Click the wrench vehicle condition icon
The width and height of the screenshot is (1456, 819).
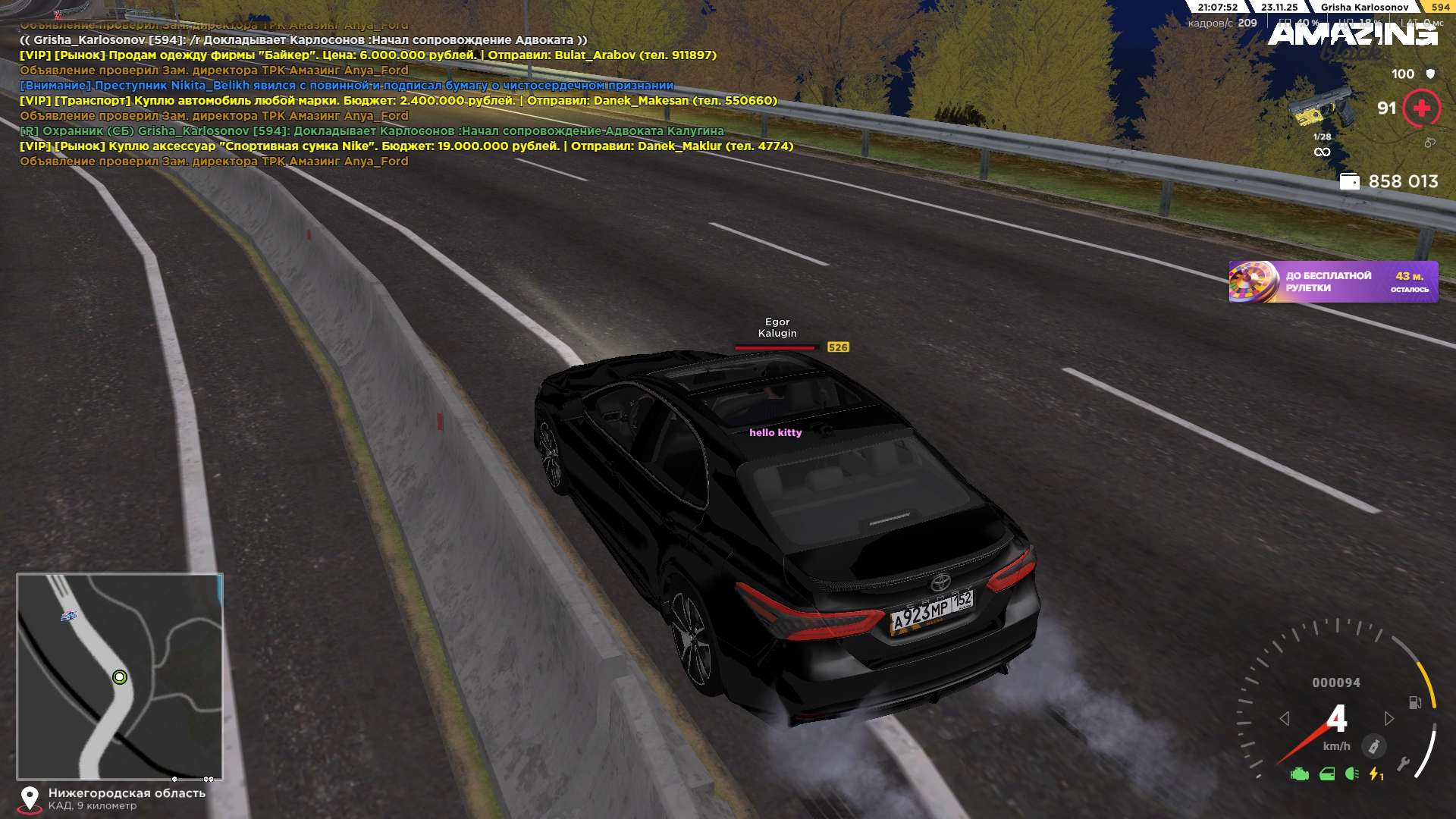click(x=1403, y=764)
